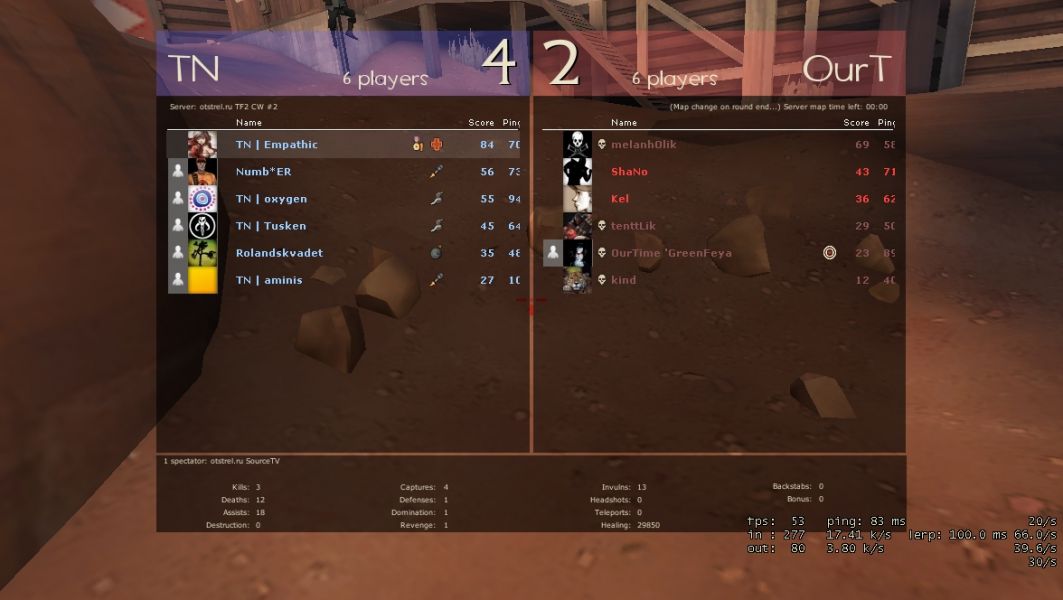
Task: Choose TN | oxygen in the player list
Action: click(x=272, y=199)
